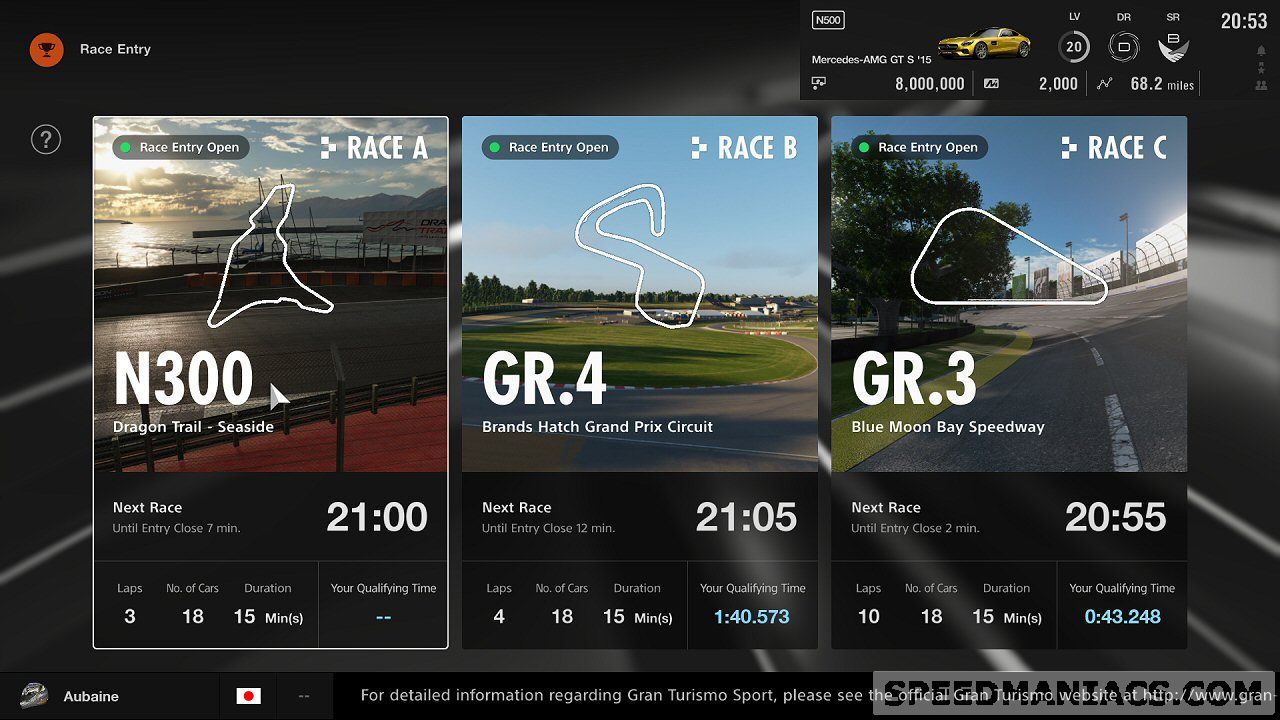This screenshot has width=1280, height=720.
Task: View the driver level 20 badge
Action: (1074, 46)
